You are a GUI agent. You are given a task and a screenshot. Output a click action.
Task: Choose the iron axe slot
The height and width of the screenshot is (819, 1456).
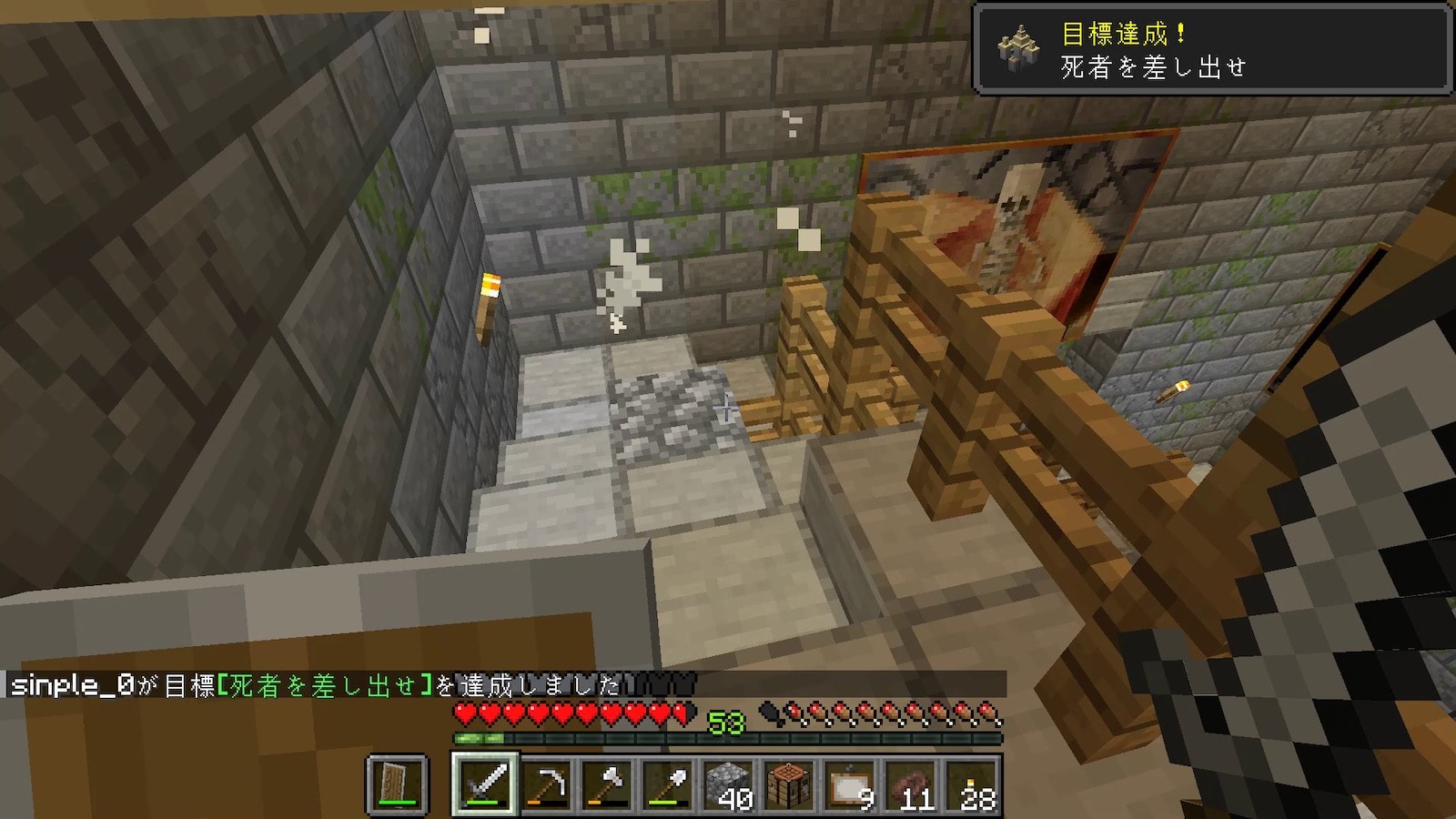pos(607,783)
